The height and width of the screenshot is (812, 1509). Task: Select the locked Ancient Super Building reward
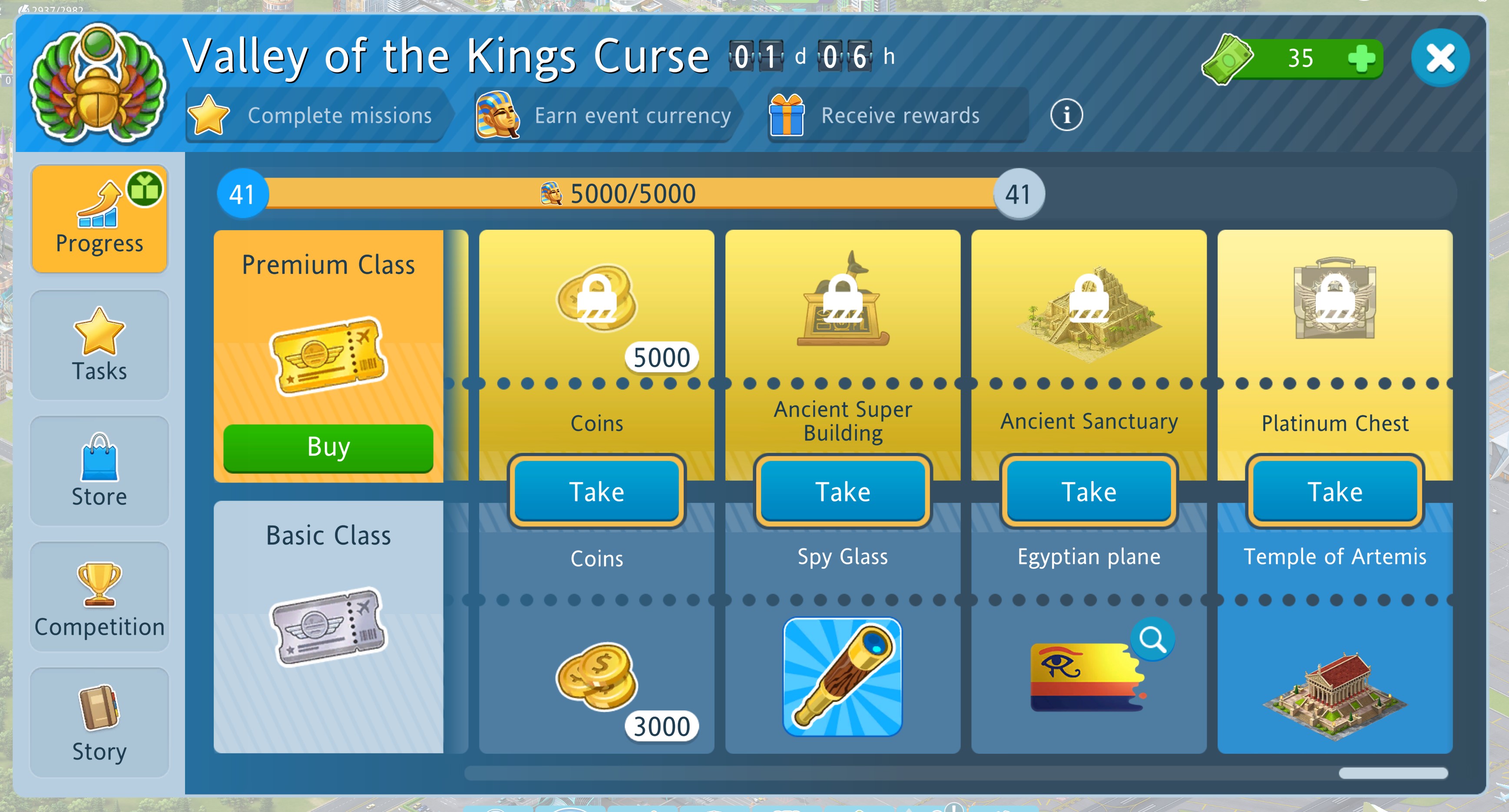842,301
